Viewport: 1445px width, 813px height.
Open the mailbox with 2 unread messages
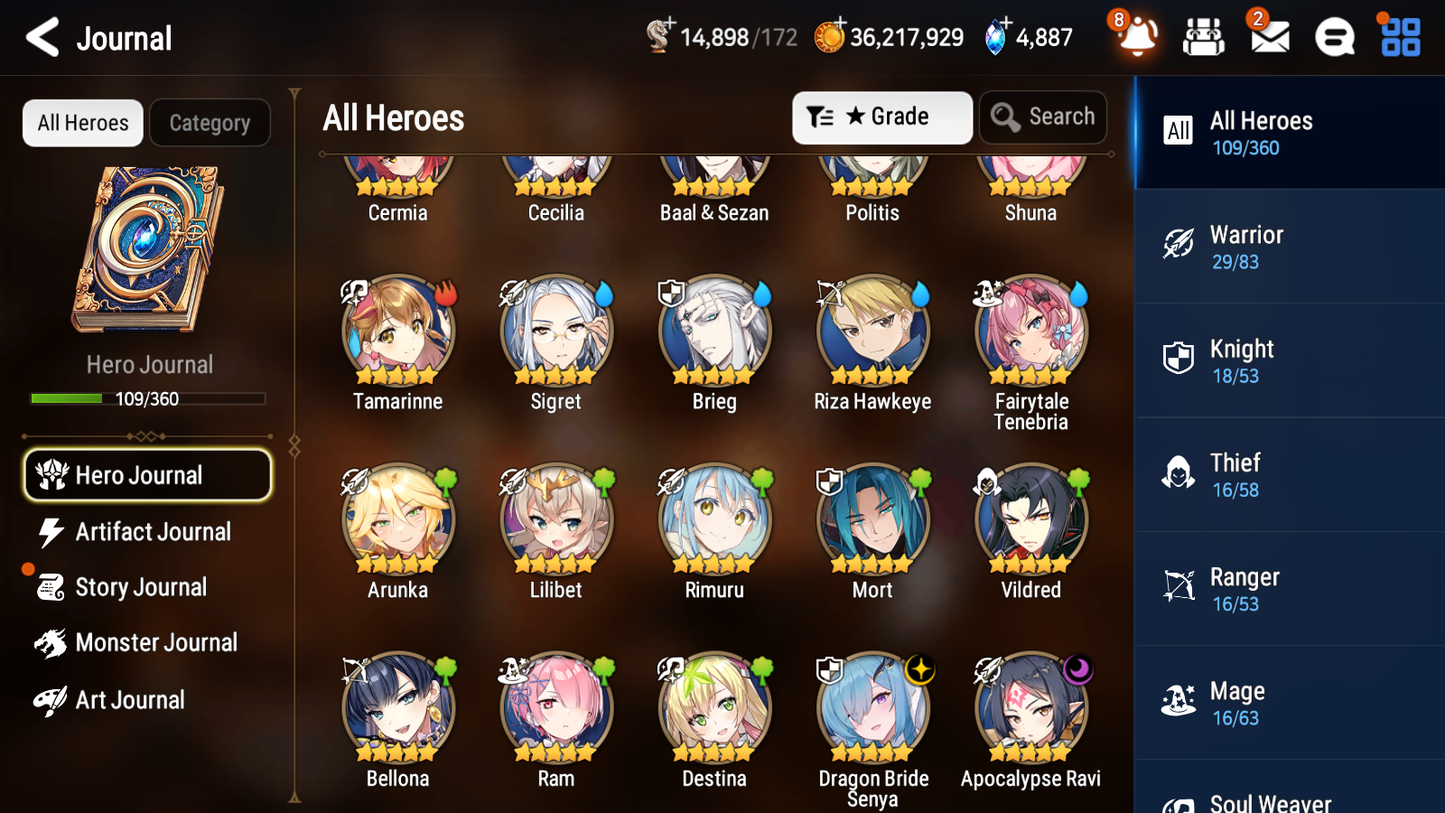coord(1269,36)
